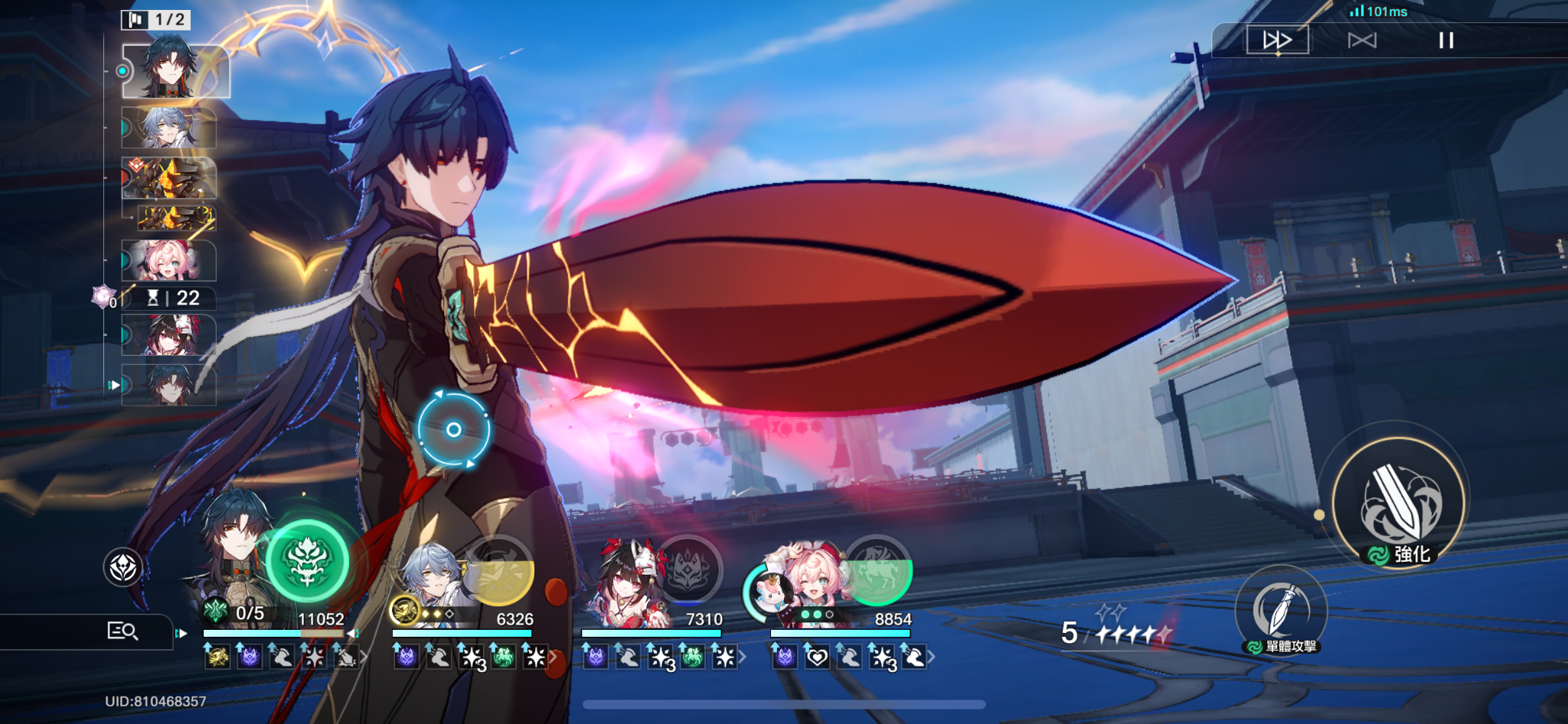
Task: Select the pink-haired girl in the turn order
Action: click(x=169, y=260)
